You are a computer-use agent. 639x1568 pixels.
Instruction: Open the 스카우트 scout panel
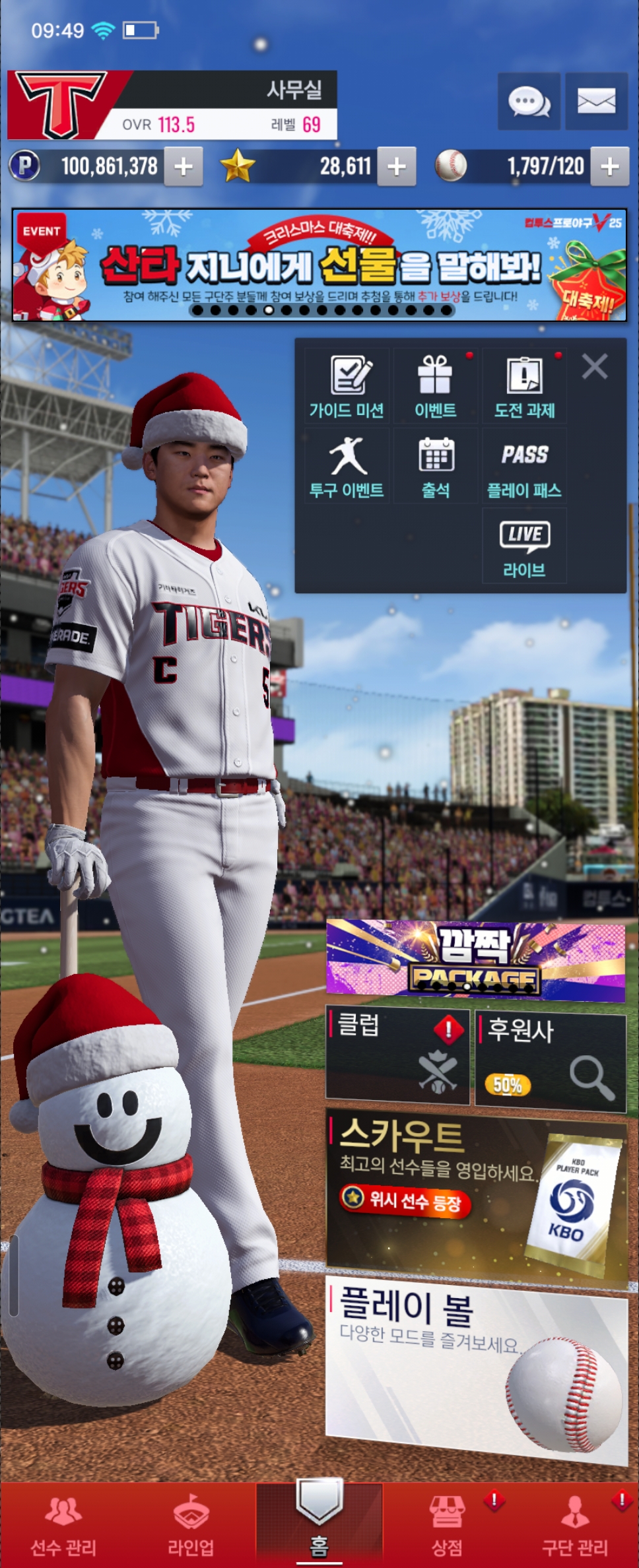click(475, 1194)
